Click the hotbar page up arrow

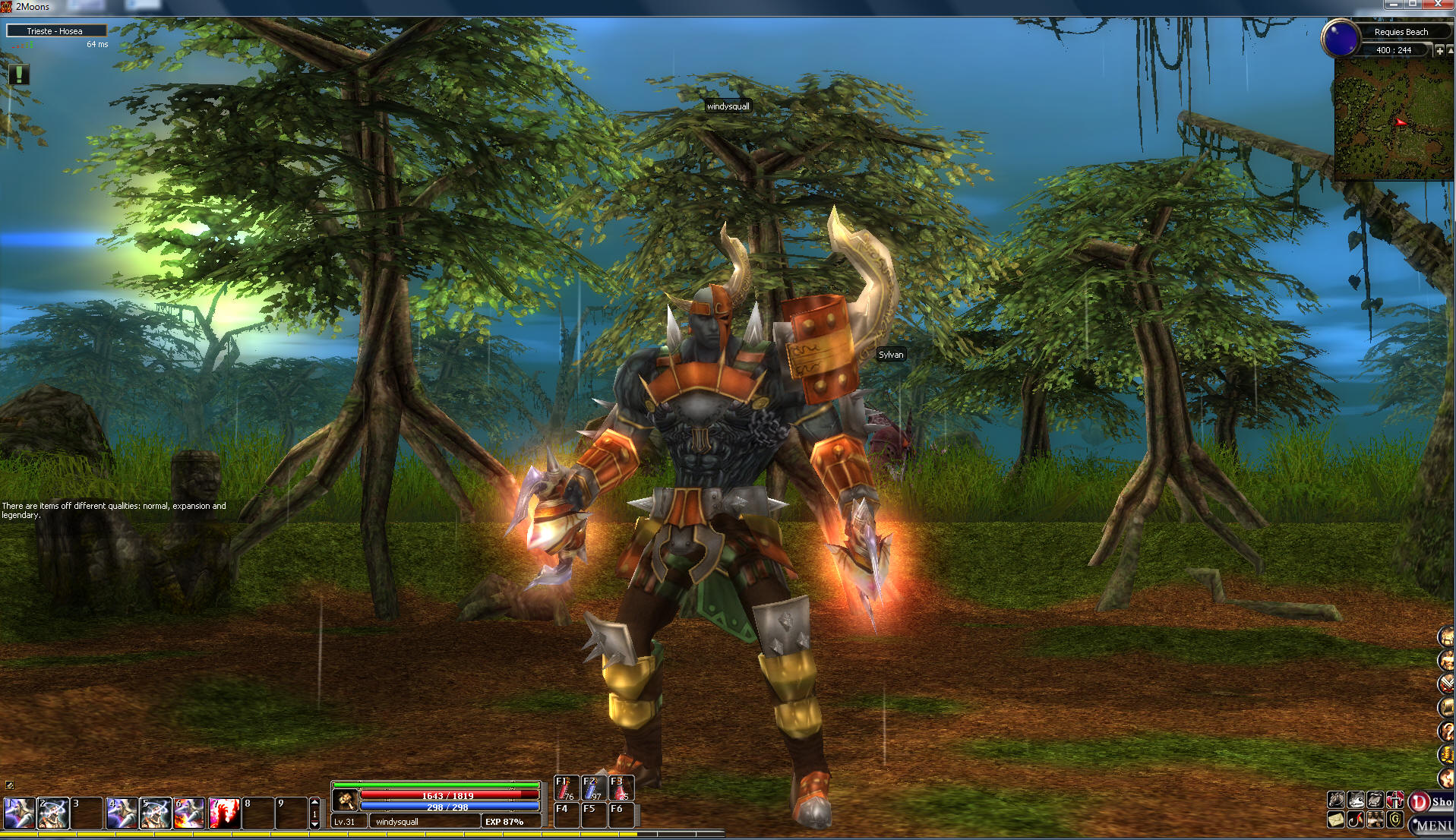point(315,802)
